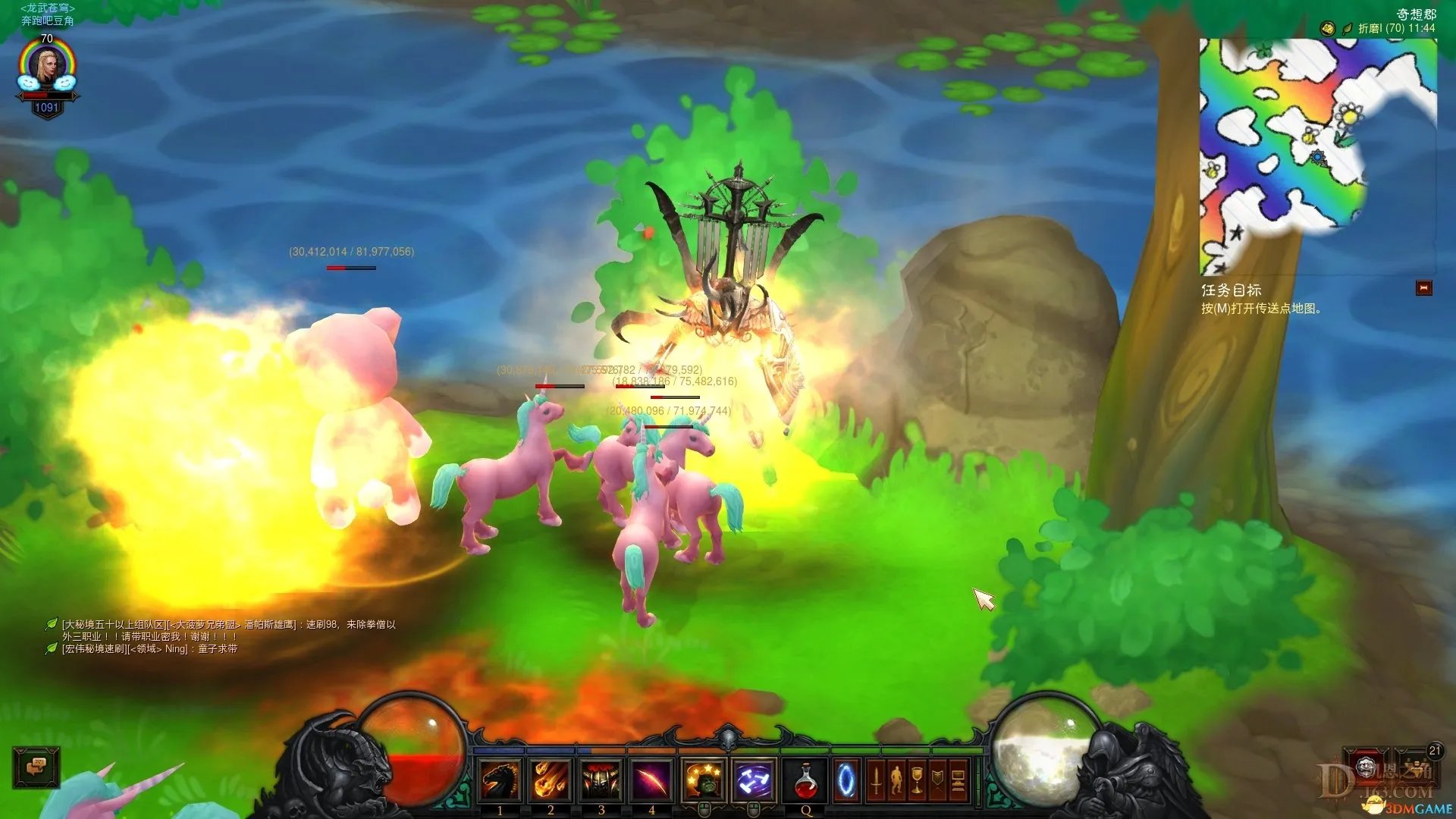Trigger the crimson slash skill in slot 4
The image size is (1456, 819).
pyautogui.click(x=651, y=780)
